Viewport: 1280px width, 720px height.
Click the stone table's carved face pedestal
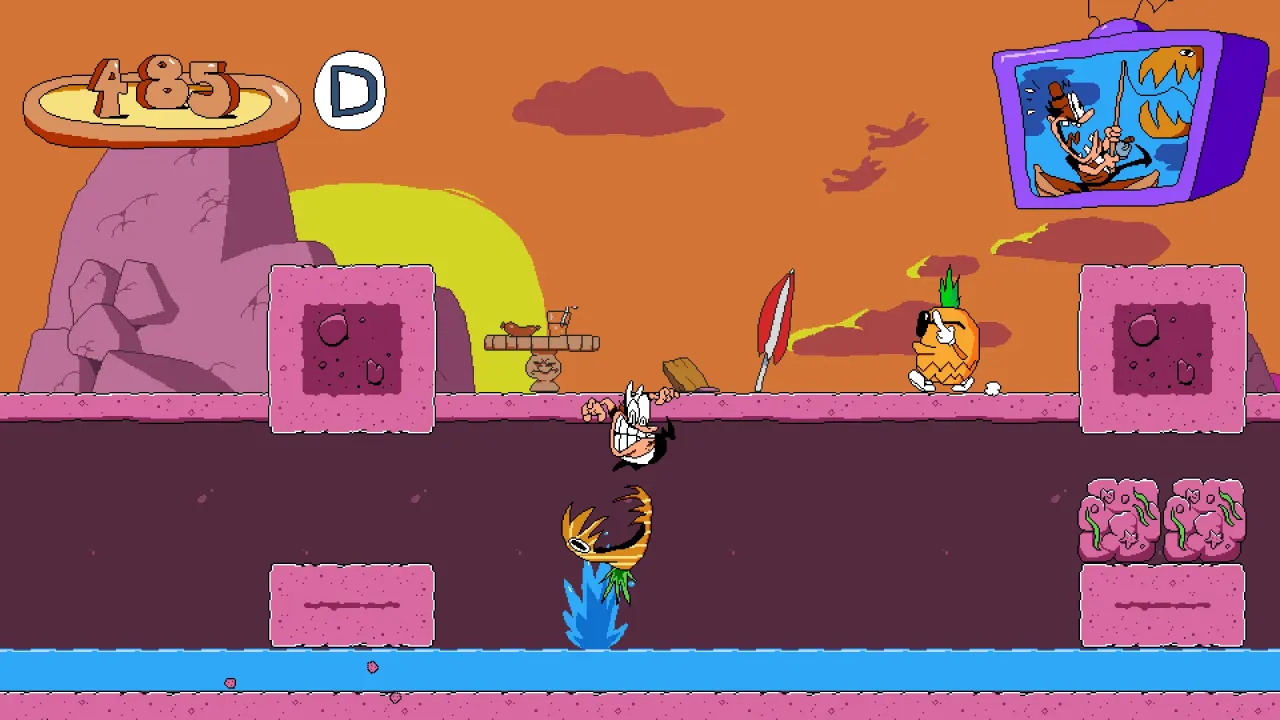[542, 365]
